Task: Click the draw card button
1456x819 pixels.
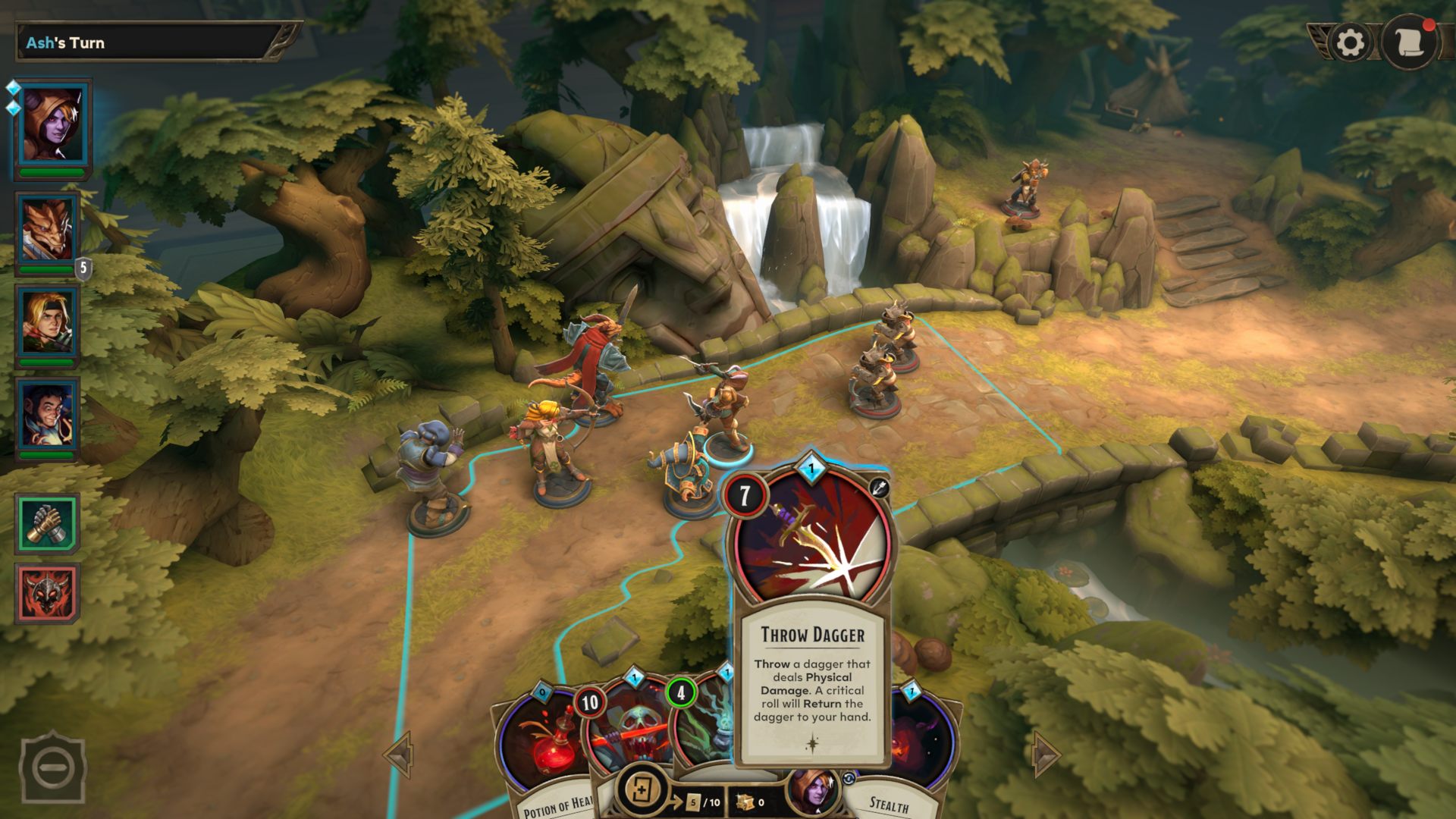Action: coord(642,791)
